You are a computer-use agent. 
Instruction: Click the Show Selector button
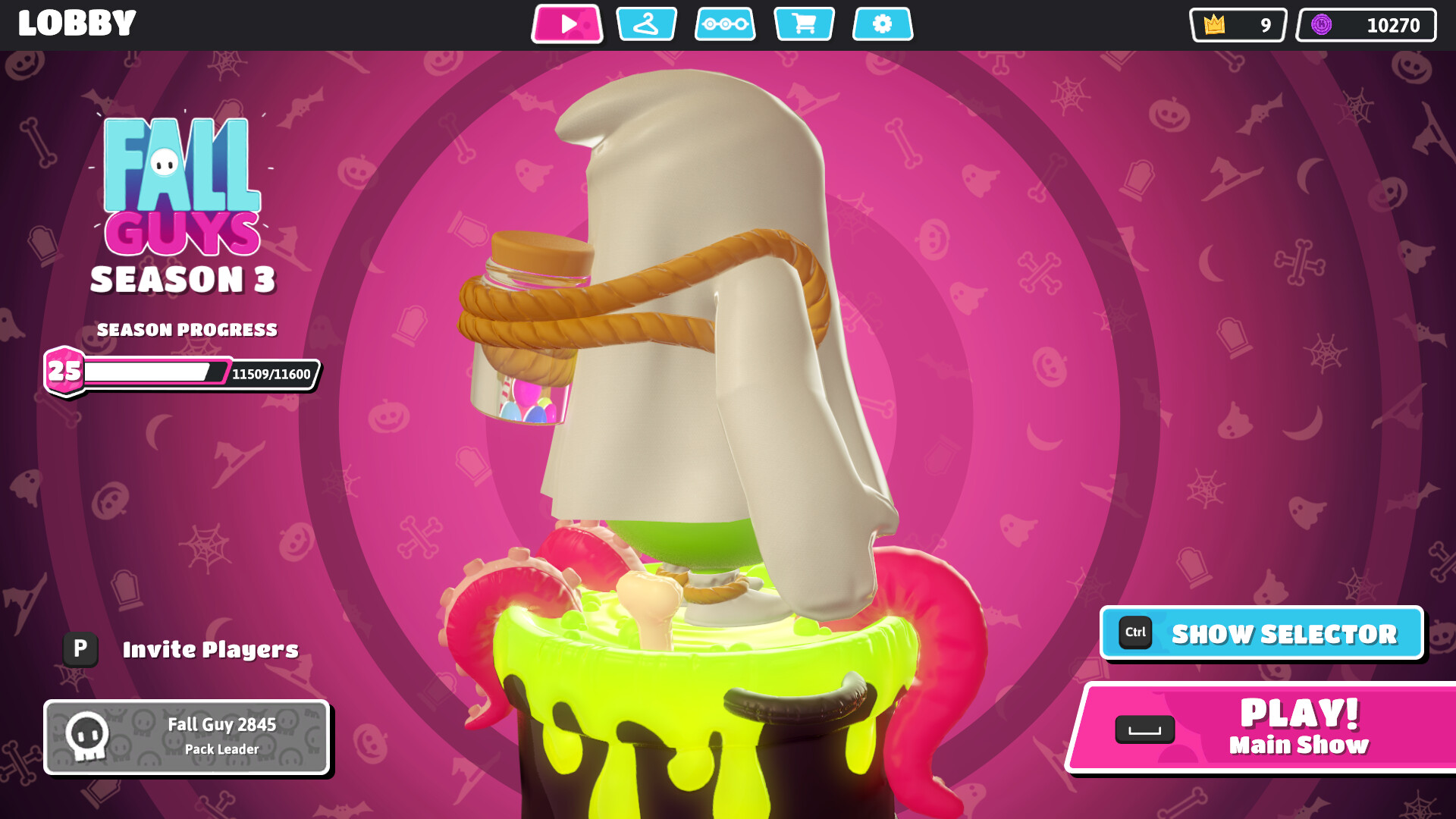(1262, 633)
